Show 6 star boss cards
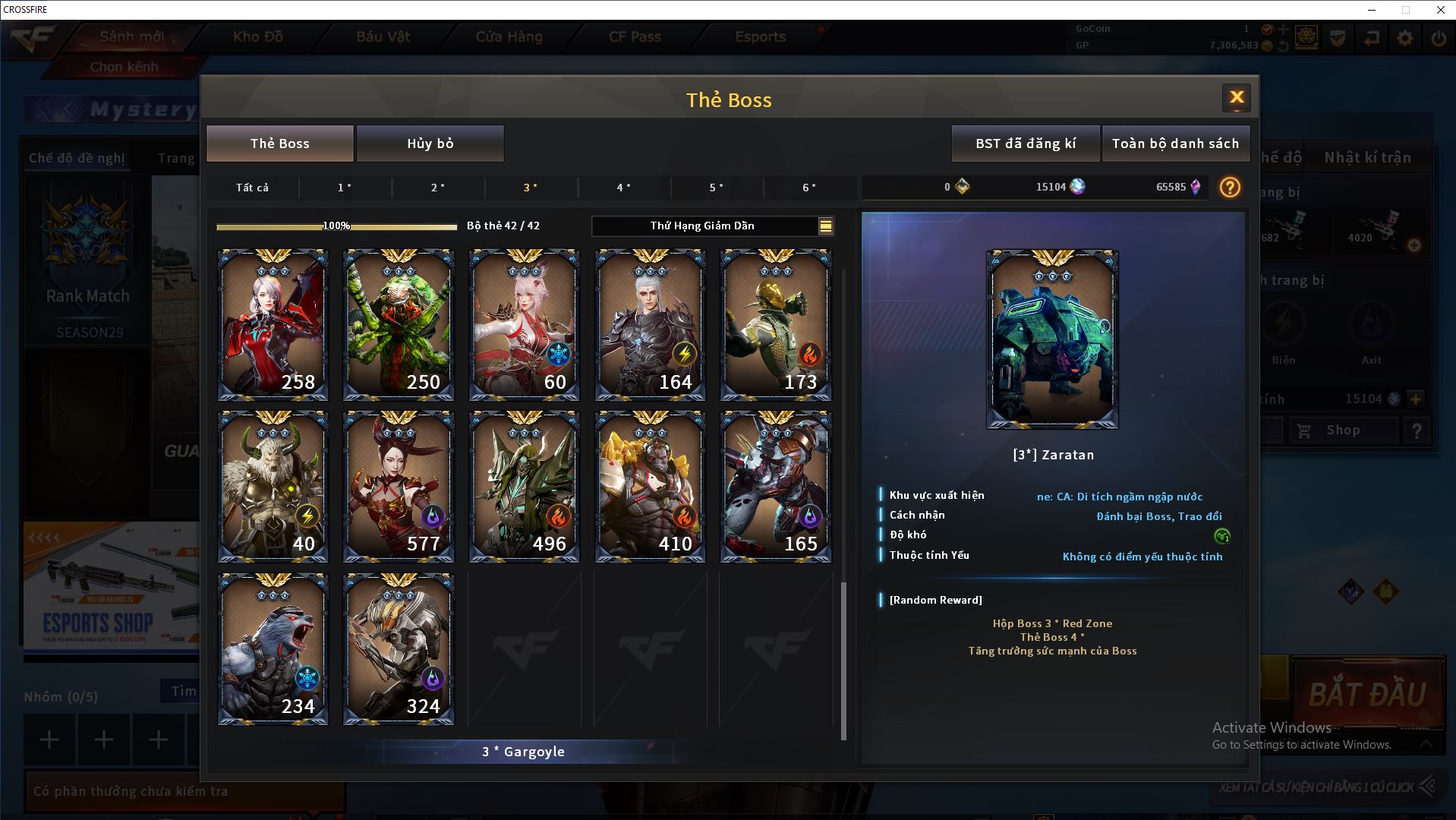The height and width of the screenshot is (820, 1456). [809, 188]
